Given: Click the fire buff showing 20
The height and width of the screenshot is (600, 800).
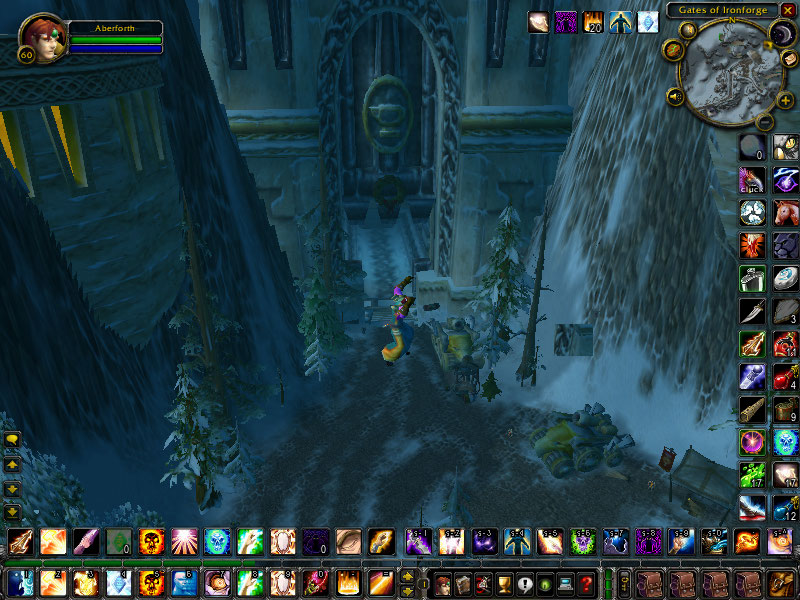Looking at the screenshot, I should pyautogui.click(x=594, y=22).
